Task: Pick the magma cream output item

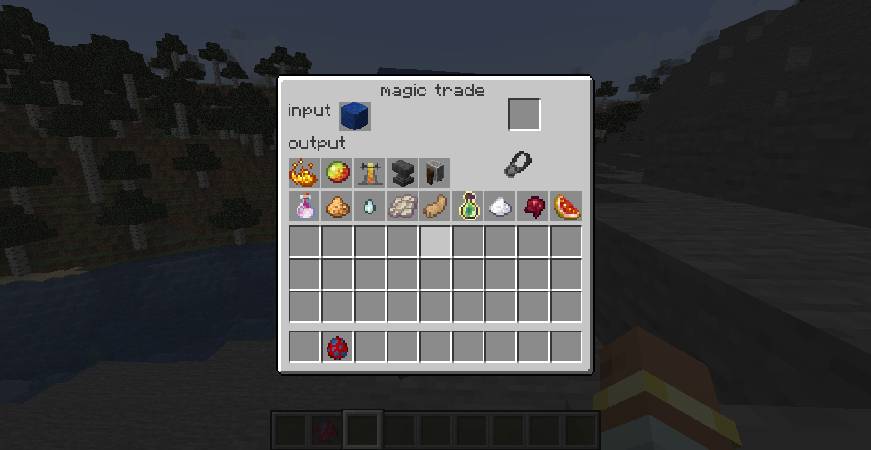Action: point(337,173)
